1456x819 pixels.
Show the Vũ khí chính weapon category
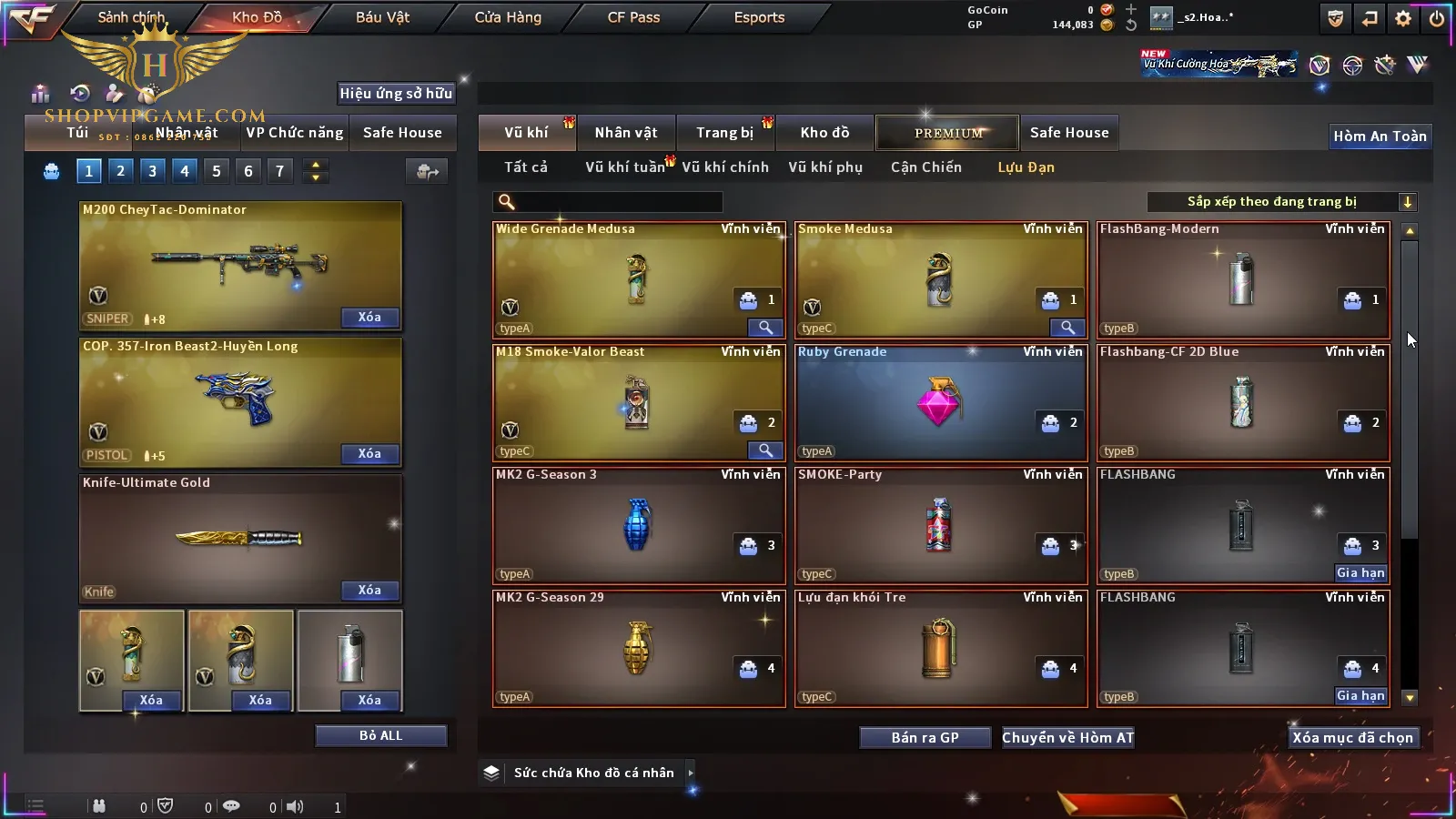(725, 167)
